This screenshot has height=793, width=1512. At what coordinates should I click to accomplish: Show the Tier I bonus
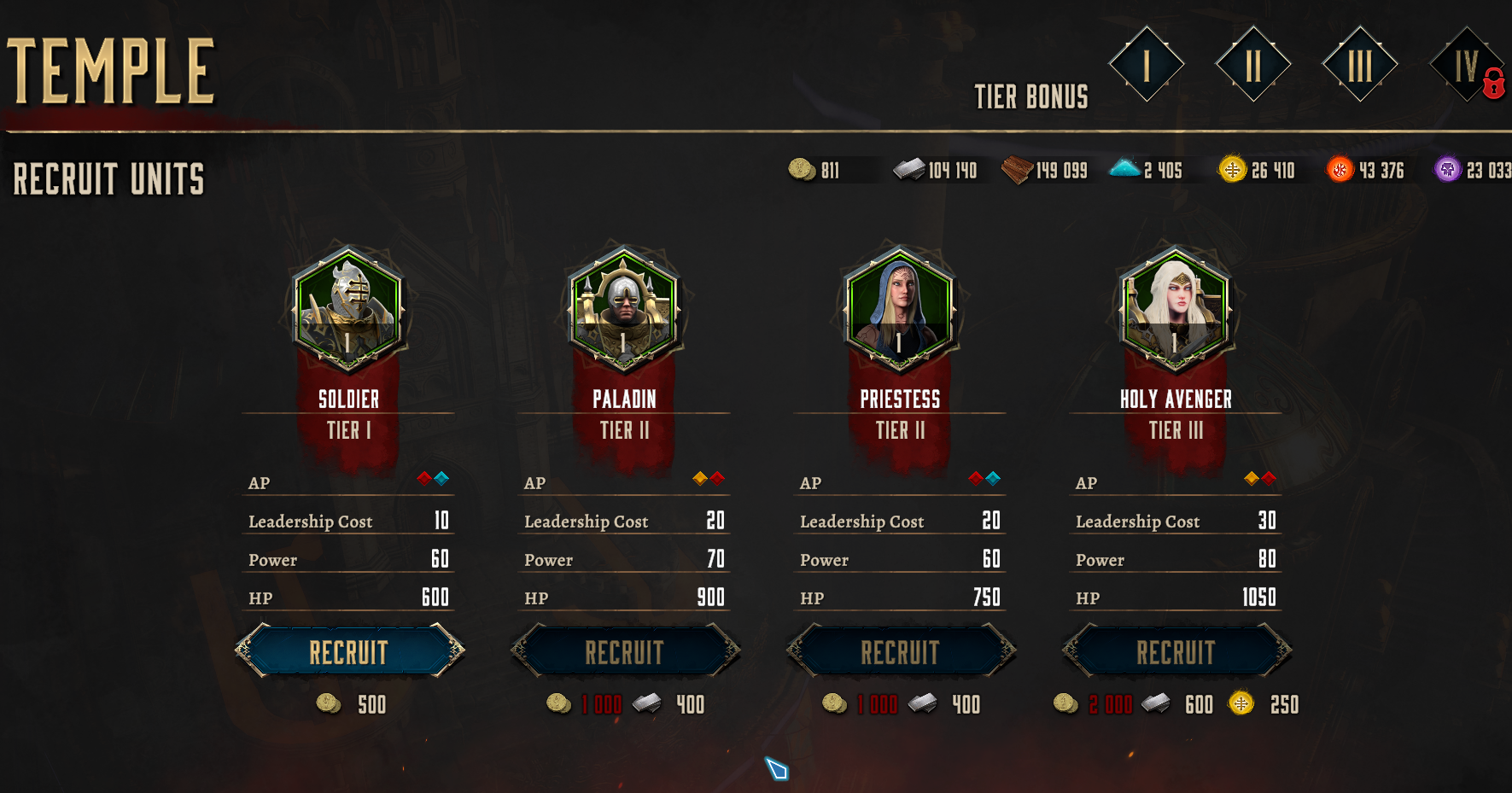click(1146, 65)
